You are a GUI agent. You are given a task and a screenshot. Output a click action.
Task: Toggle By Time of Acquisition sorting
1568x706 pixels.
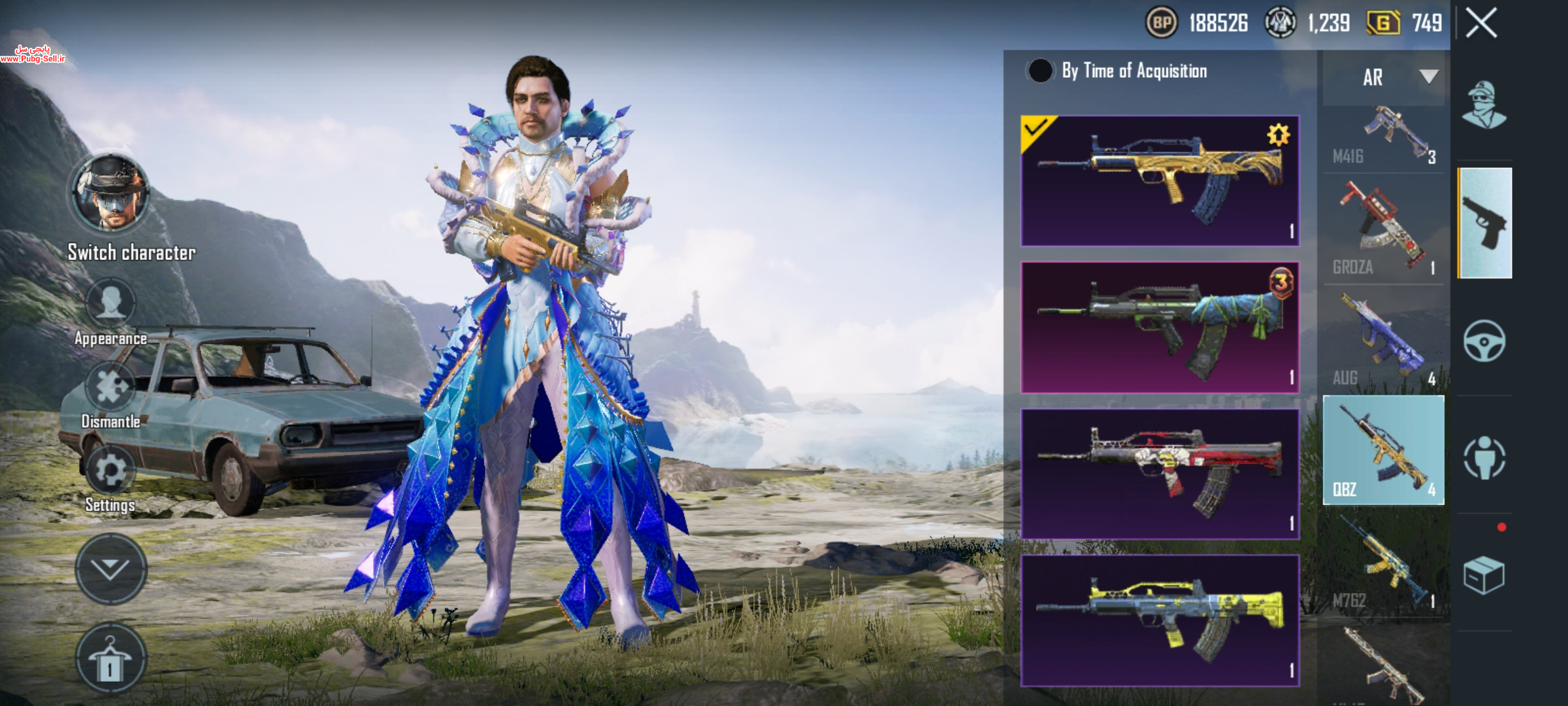pyautogui.click(x=1040, y=71)
